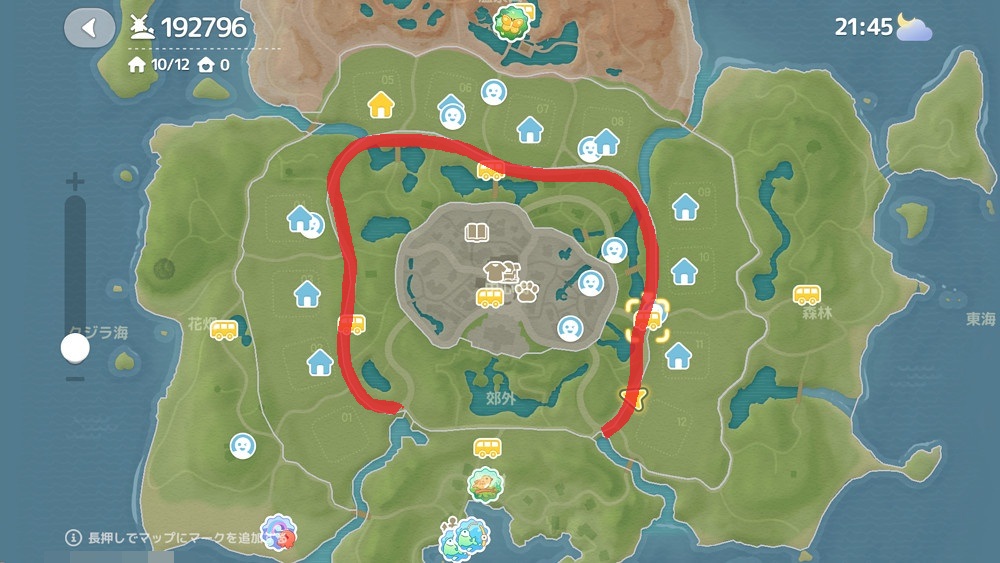Select the bird on branch marker
Screen dimensions: 1000x563
(x=486, y=484)
